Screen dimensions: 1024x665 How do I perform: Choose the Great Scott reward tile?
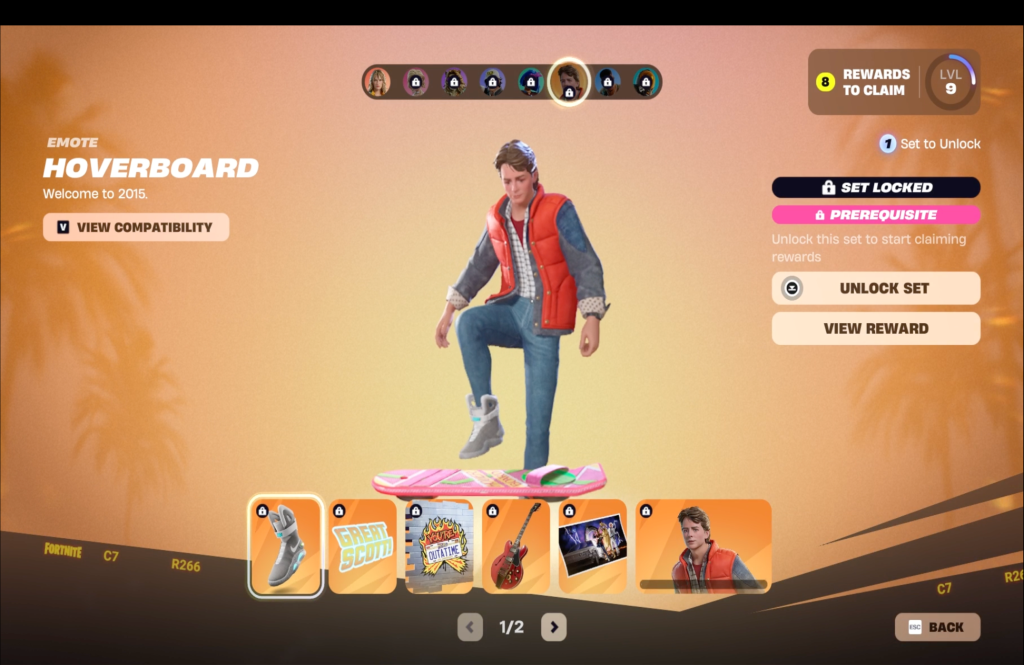(363, 546)
